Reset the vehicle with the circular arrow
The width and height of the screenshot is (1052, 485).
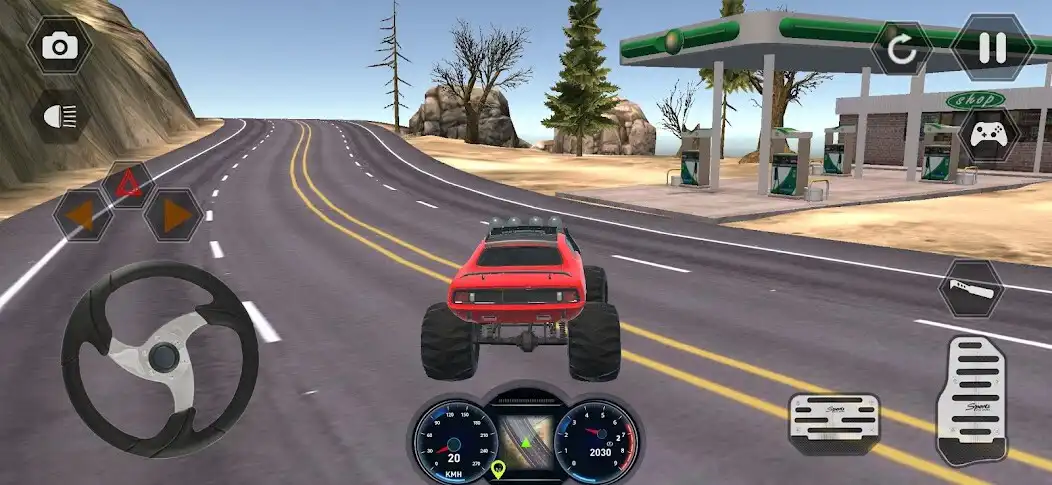click(x=902, y=50)
